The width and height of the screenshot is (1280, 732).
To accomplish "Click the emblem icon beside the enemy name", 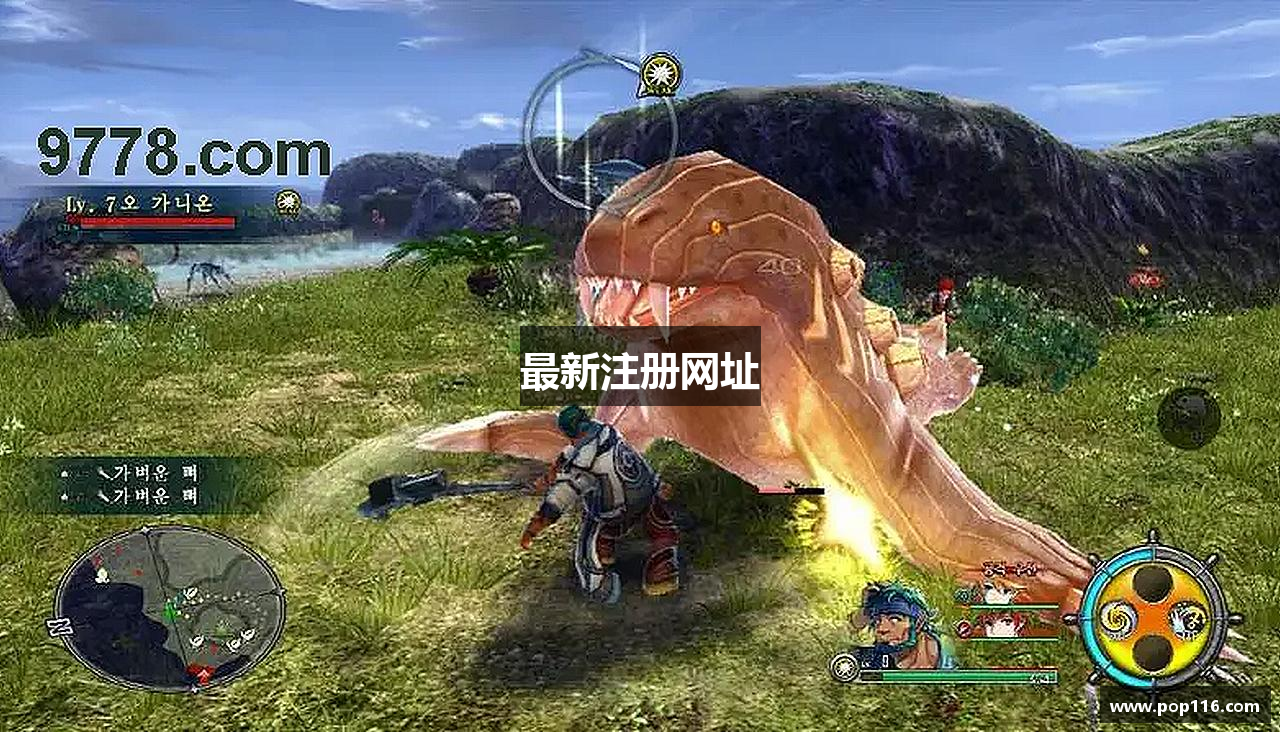I will click(x=288, y=205).
